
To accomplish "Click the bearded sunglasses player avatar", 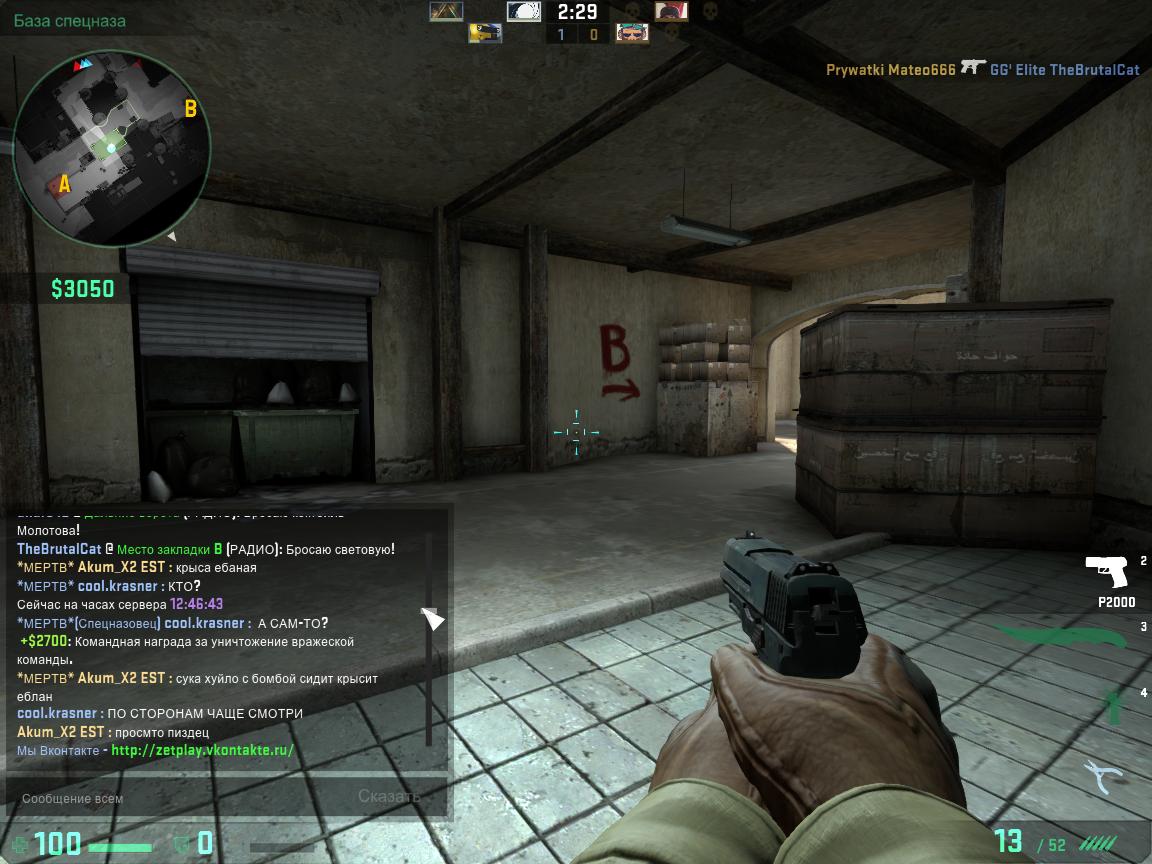I will [632, 33].
